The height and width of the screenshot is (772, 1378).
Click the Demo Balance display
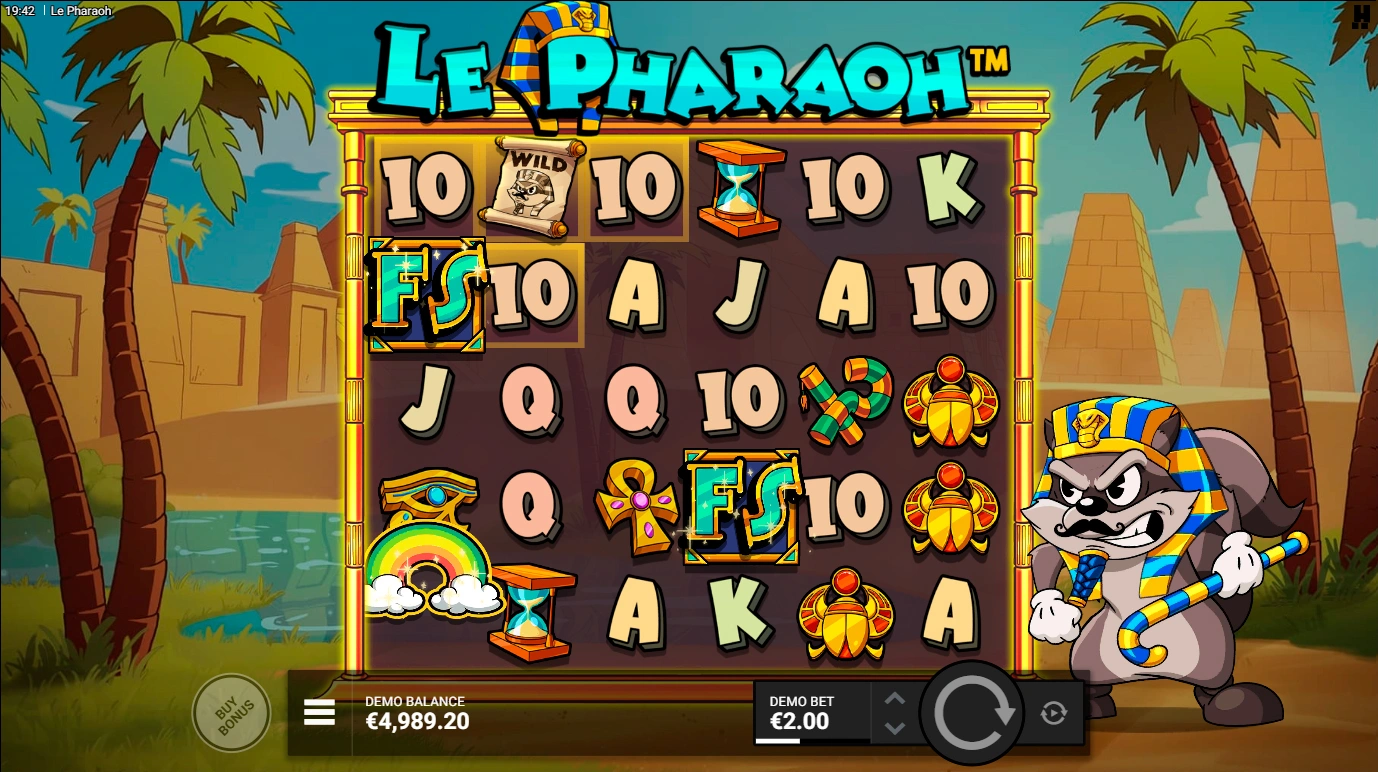coord(418,711)
